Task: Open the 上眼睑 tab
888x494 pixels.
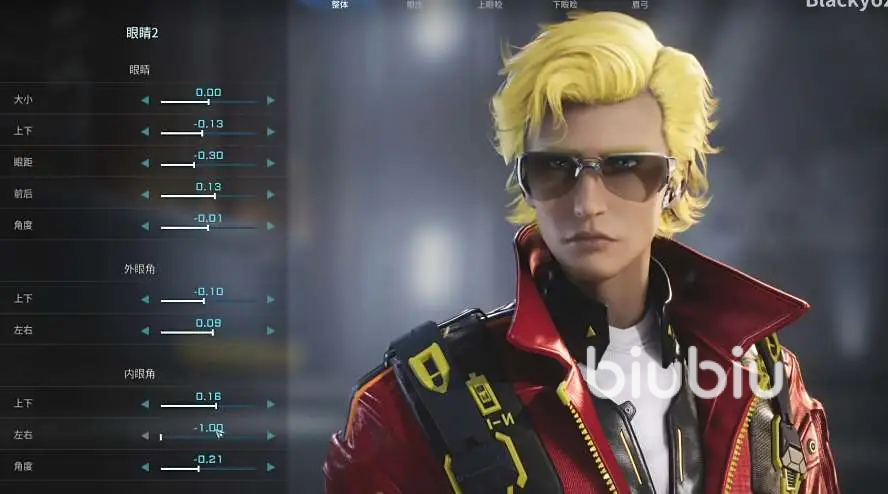Action: pyautogui.click(x=490, y=5)
